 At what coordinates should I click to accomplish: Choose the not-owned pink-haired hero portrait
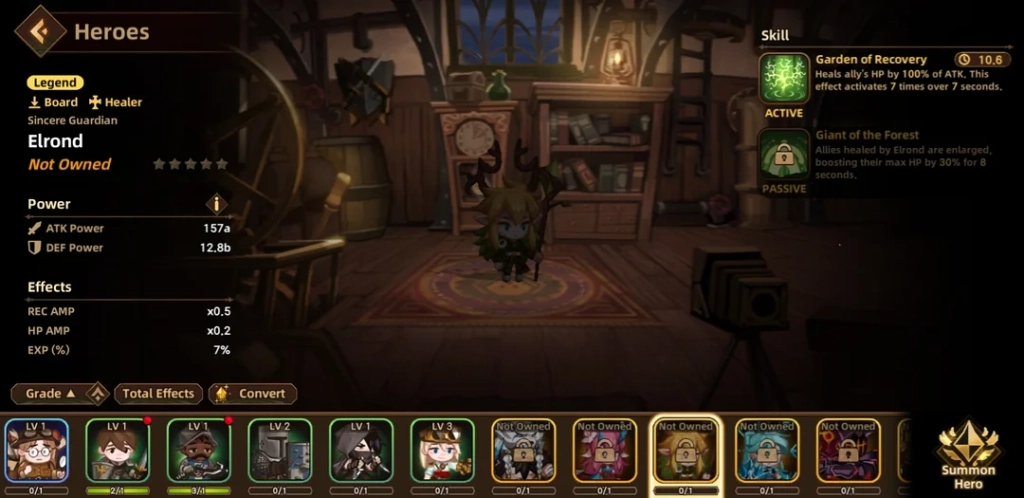click(605, 450)
